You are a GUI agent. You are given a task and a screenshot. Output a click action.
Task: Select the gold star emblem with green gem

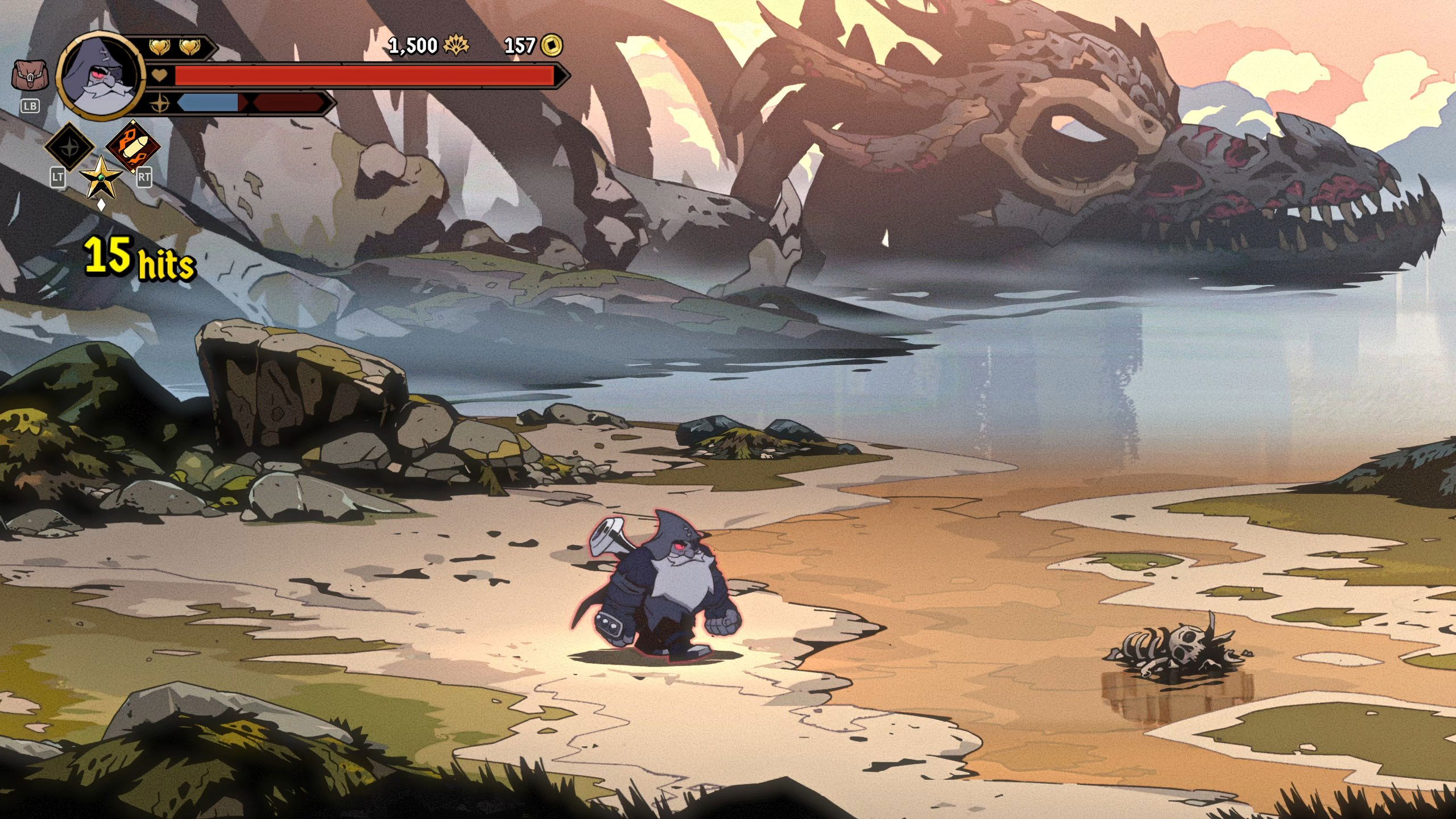[x=101, y=177]
